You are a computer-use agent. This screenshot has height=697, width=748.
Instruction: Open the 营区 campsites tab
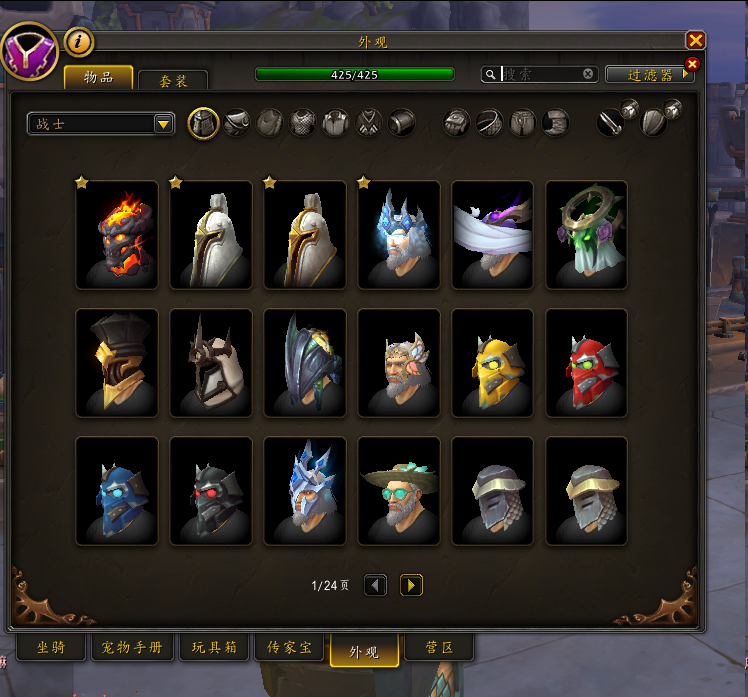[440, 648]
